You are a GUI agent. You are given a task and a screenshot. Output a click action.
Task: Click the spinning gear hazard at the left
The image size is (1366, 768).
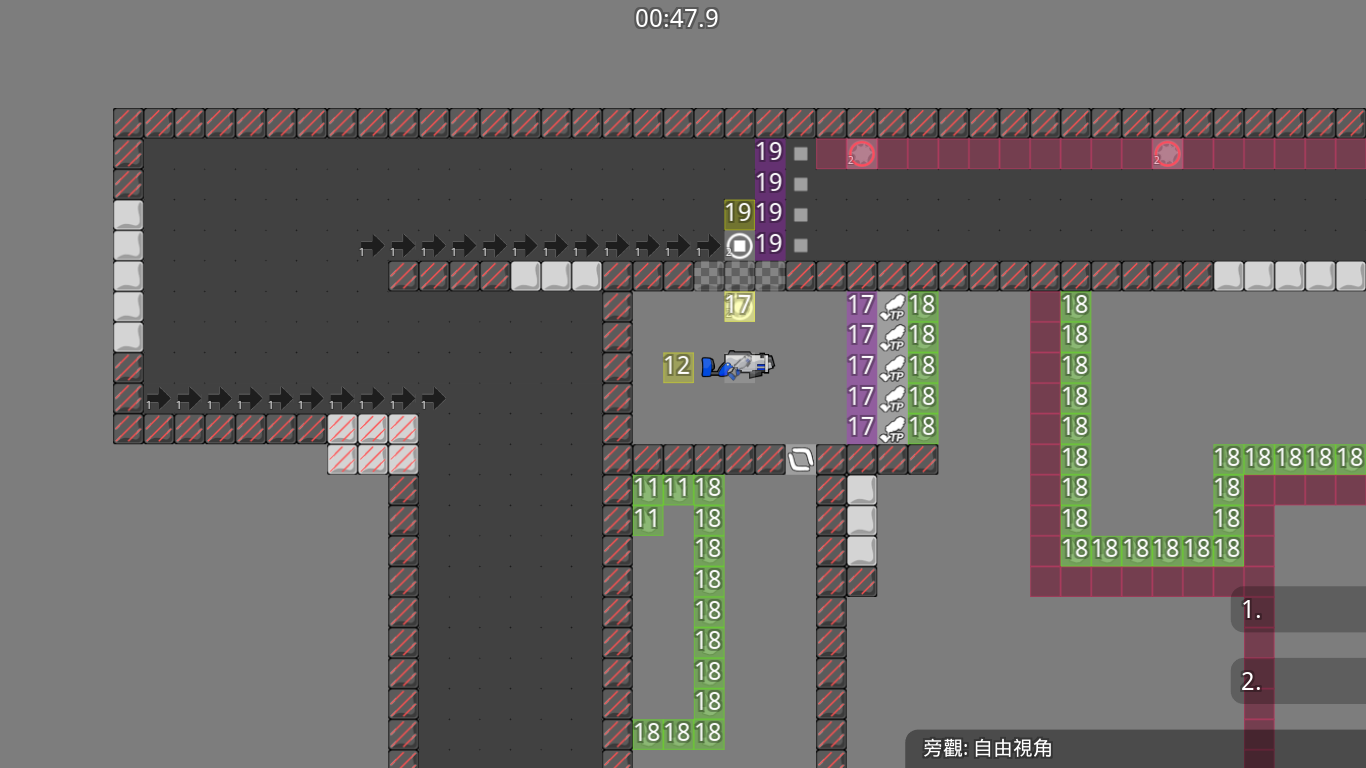coord(861,154)
